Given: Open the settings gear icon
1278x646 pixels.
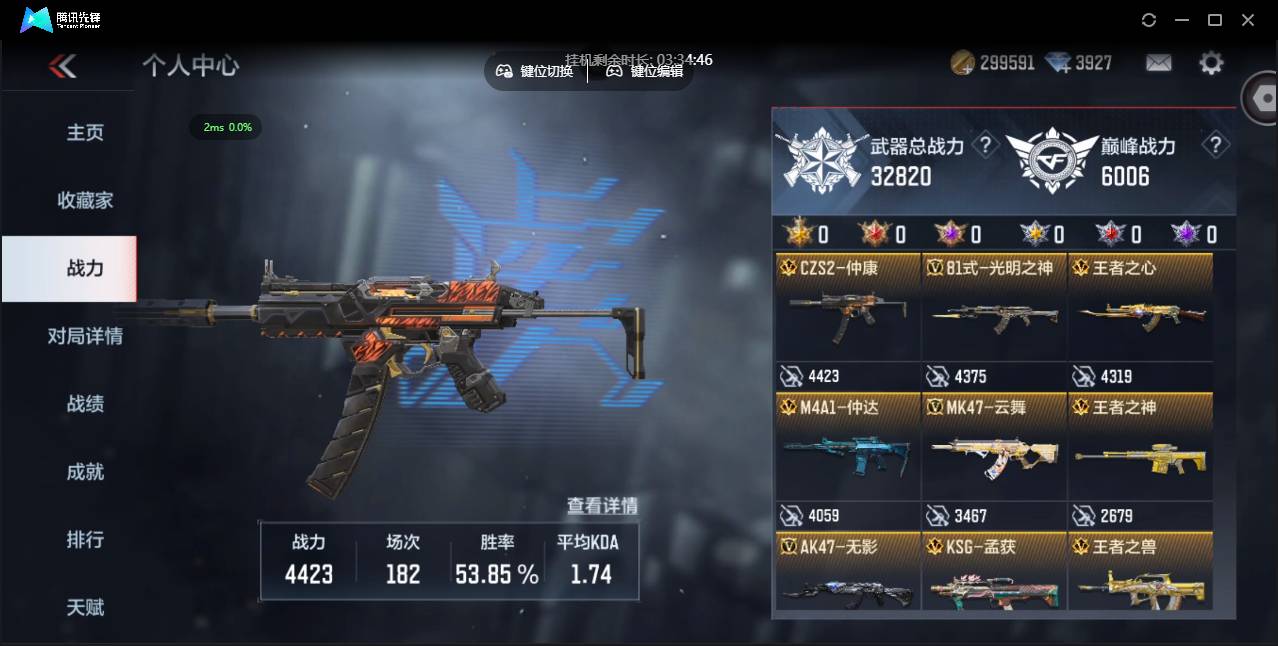Looking at the screenshot, I should click(1211, 63).
